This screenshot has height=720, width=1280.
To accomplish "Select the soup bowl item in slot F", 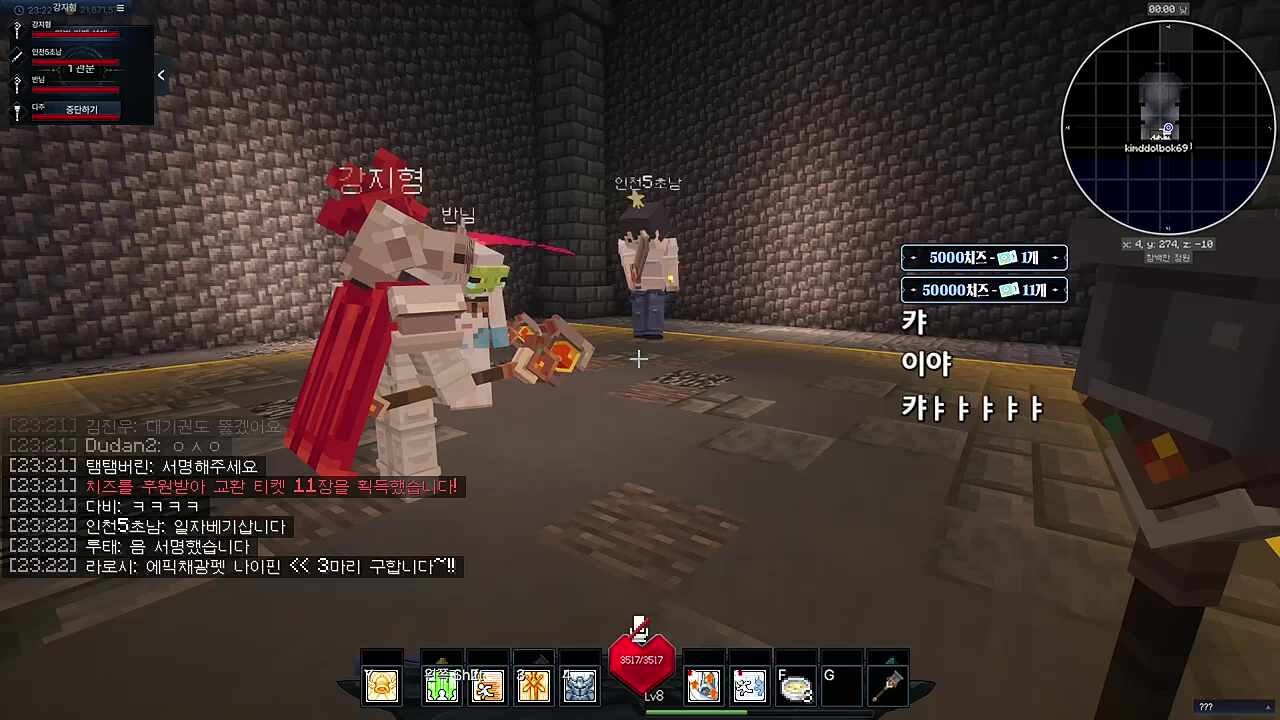I will pyautogui.click(x=795, y=687).
